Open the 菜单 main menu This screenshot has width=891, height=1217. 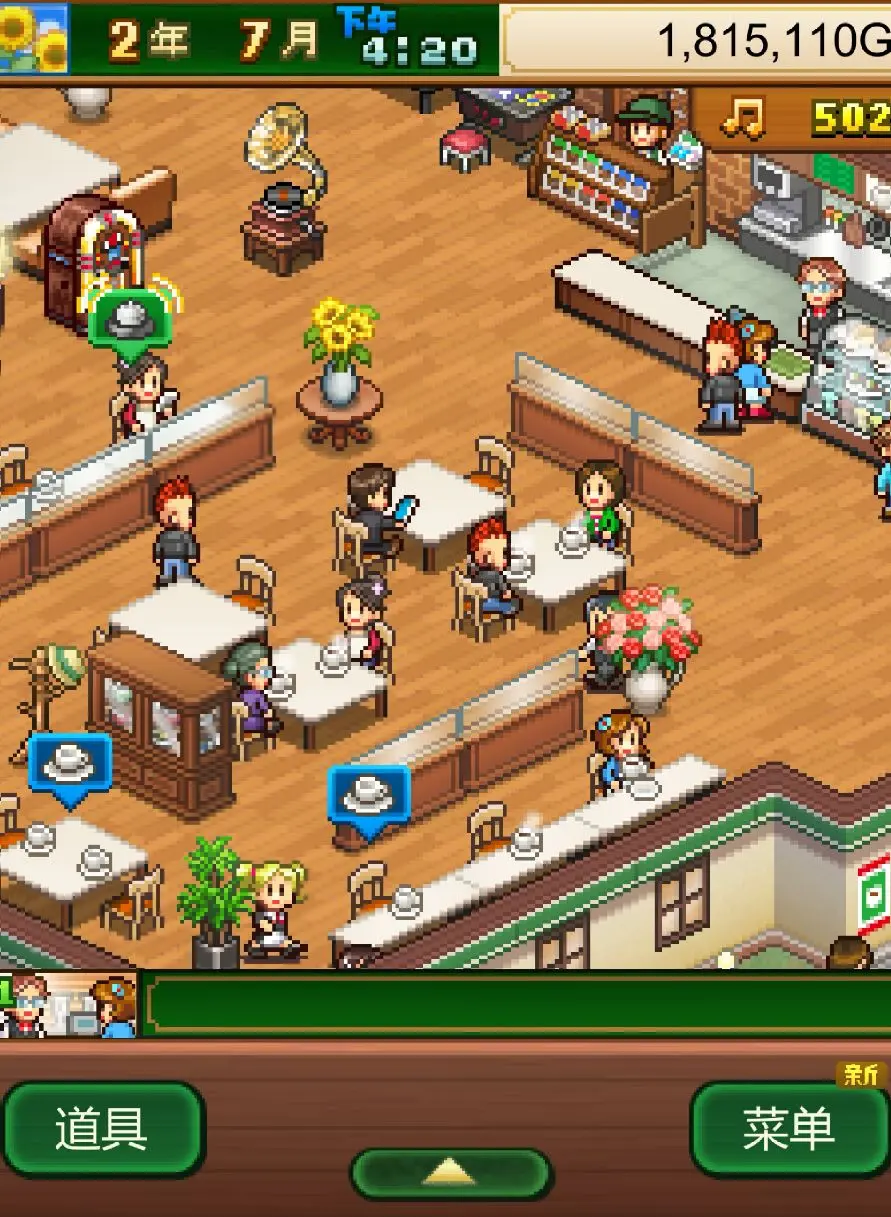pos(788,1129)
